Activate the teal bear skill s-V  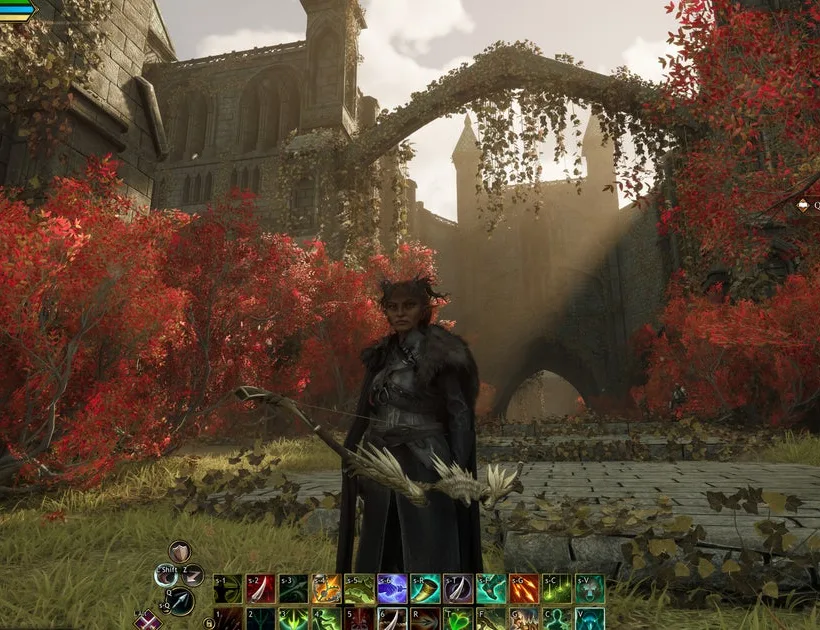pyautogui.click(x=590, y=589)
